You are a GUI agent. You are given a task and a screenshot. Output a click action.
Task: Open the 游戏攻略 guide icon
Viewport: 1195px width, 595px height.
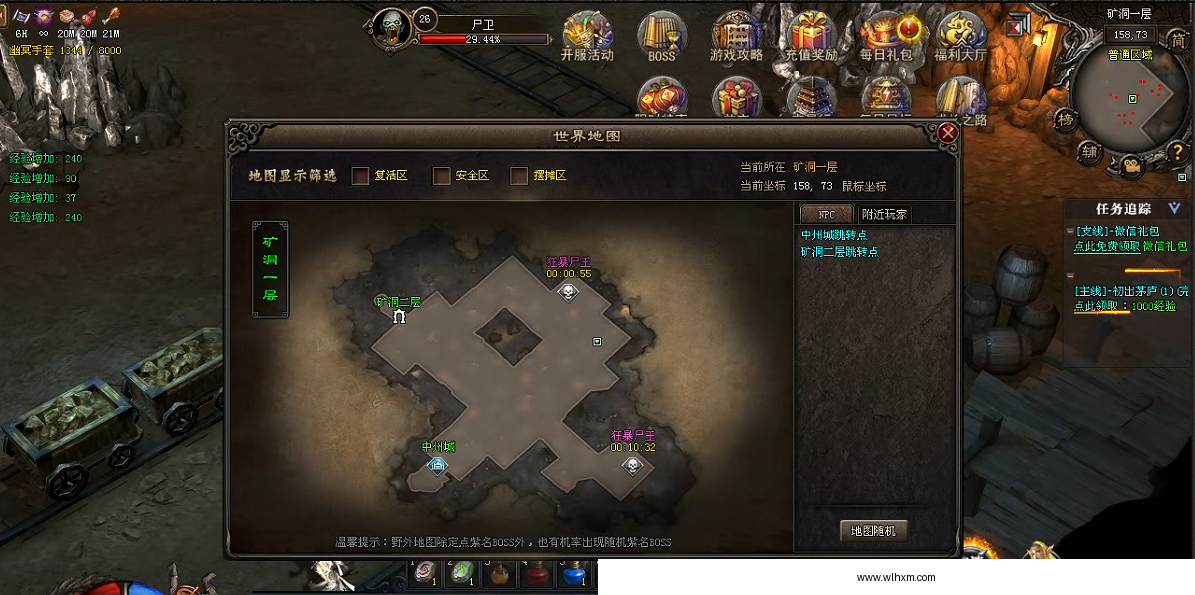click(737, 37)
